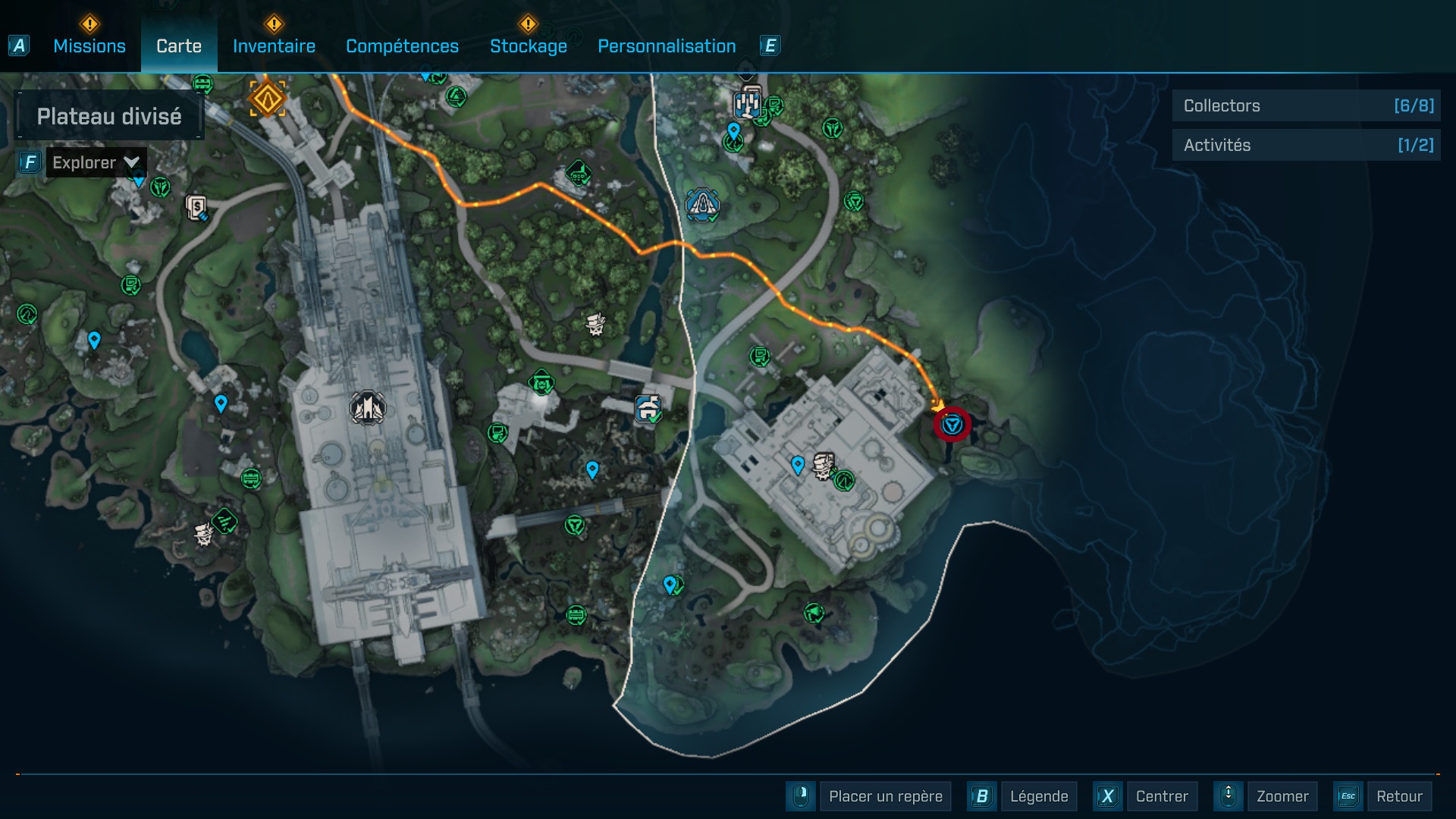
Task: Click Retour to leave the map
Action: point(1398,796)
